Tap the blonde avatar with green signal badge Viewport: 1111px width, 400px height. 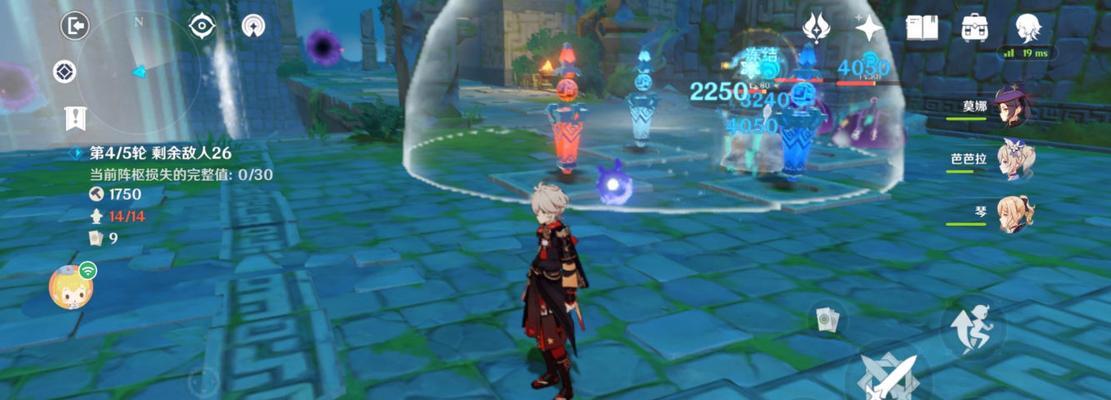click(72, 288)
